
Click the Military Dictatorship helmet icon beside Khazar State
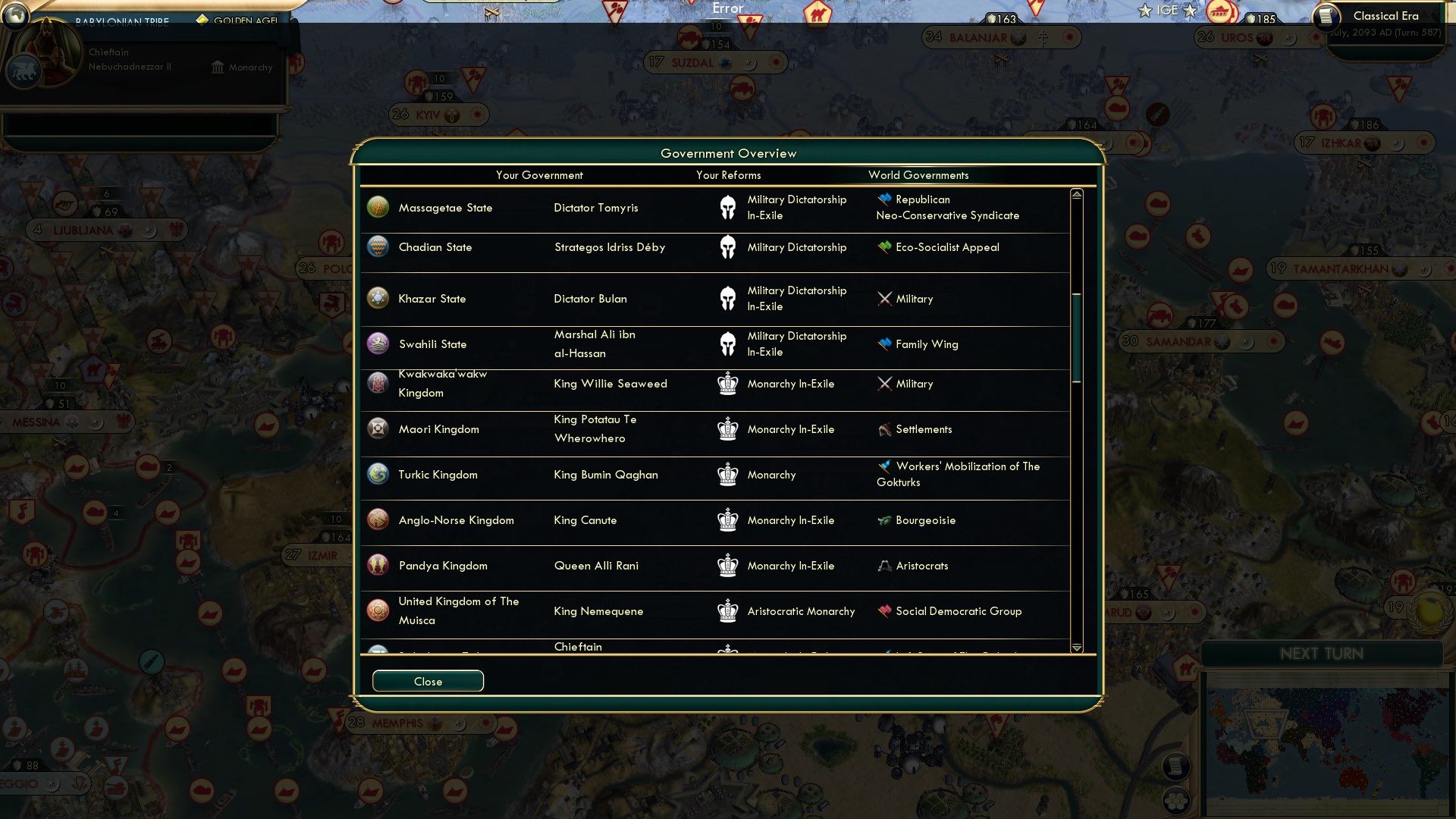click(x=727, y=298)
